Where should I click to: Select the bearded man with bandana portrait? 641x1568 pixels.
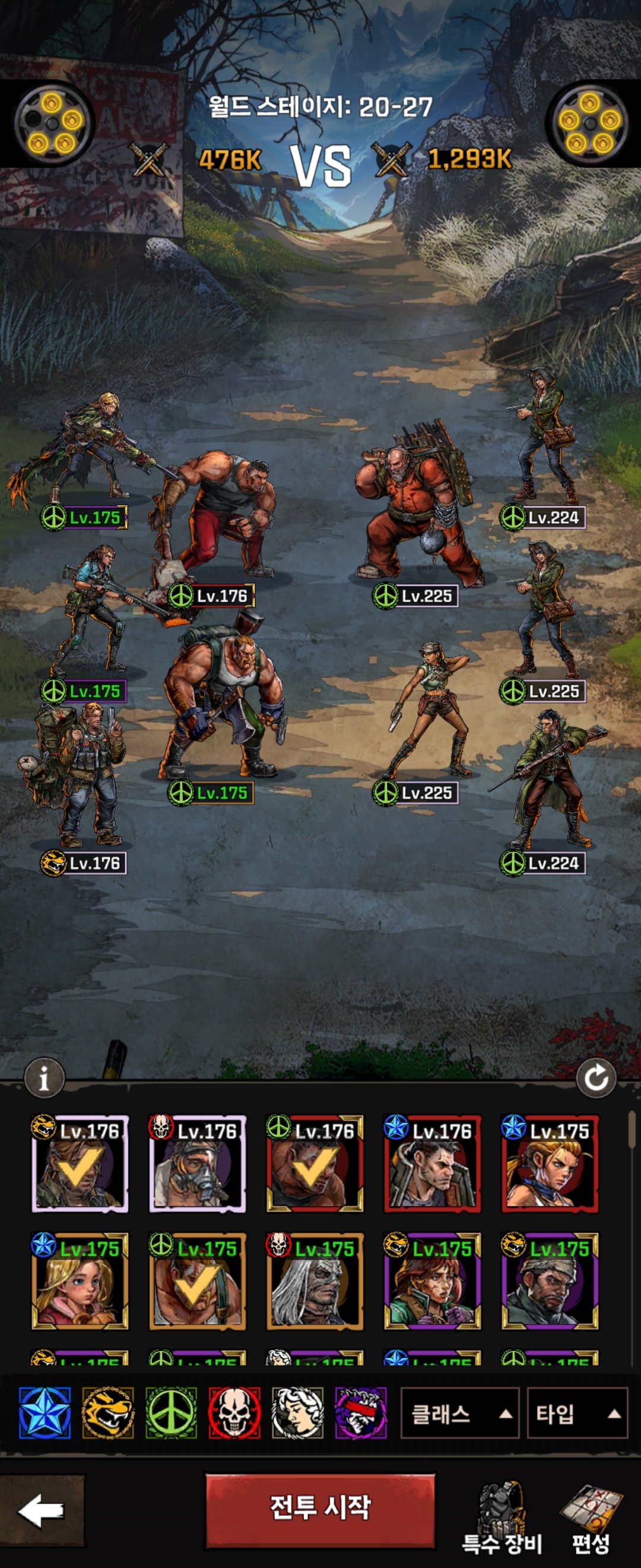550,1281
